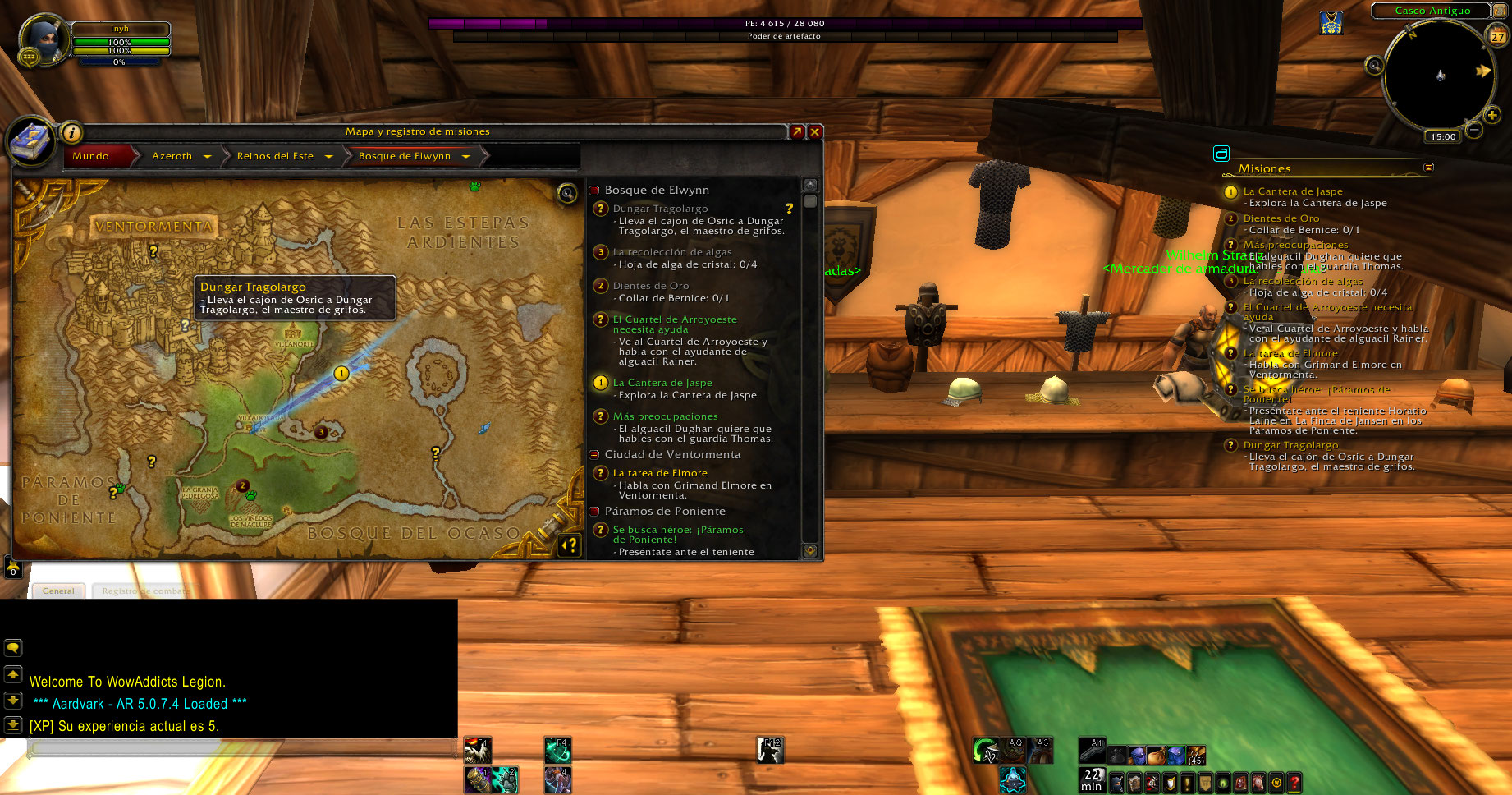Switch to the General chat tab
Screen dimensions: 1512x795
[x=58, y=591]
